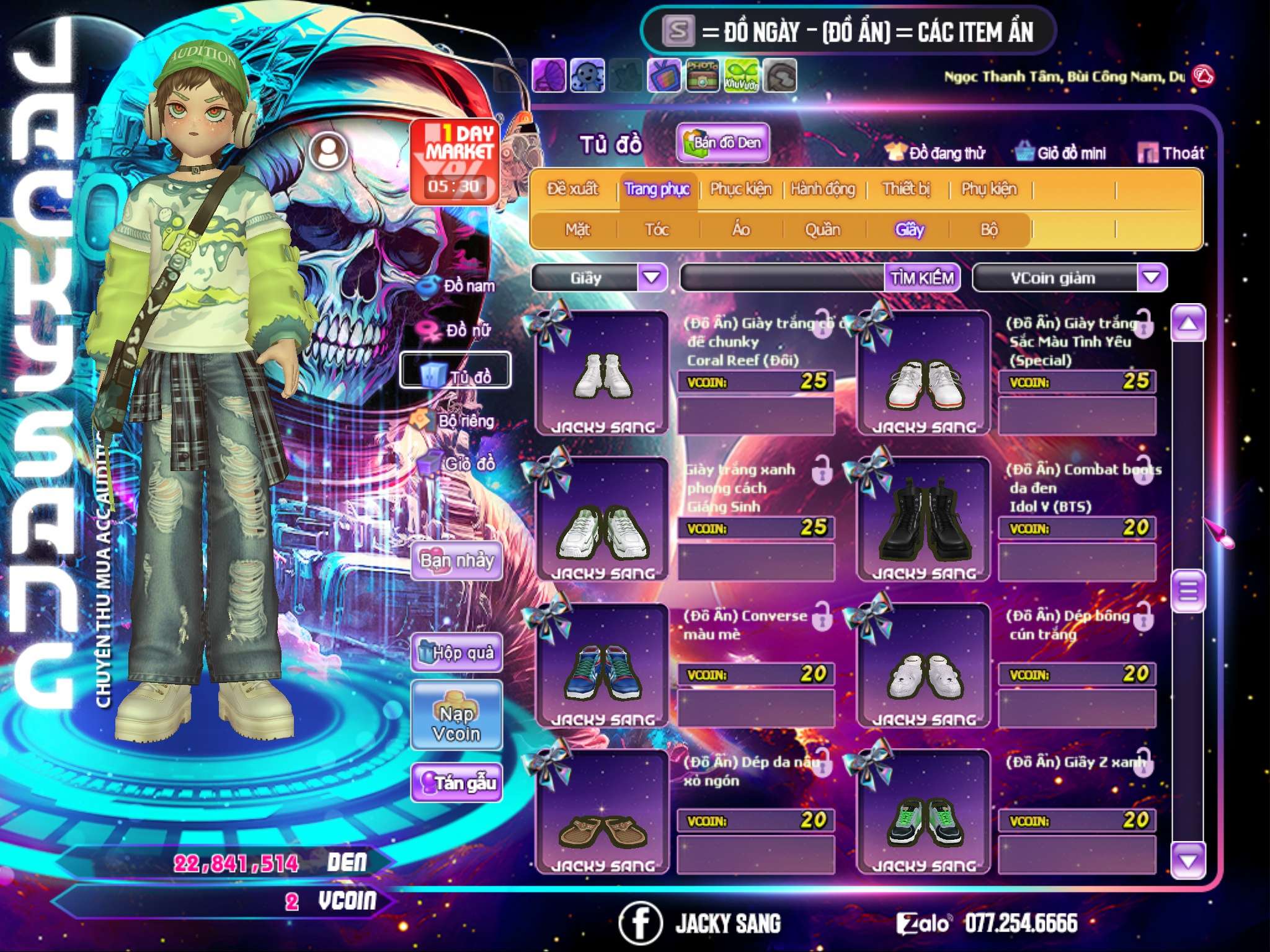Image resolution: width=1270 pixels, height=952 pixels.
Task: Open the VCoin giảm sort dropdown
Action: coord(1152,278)
